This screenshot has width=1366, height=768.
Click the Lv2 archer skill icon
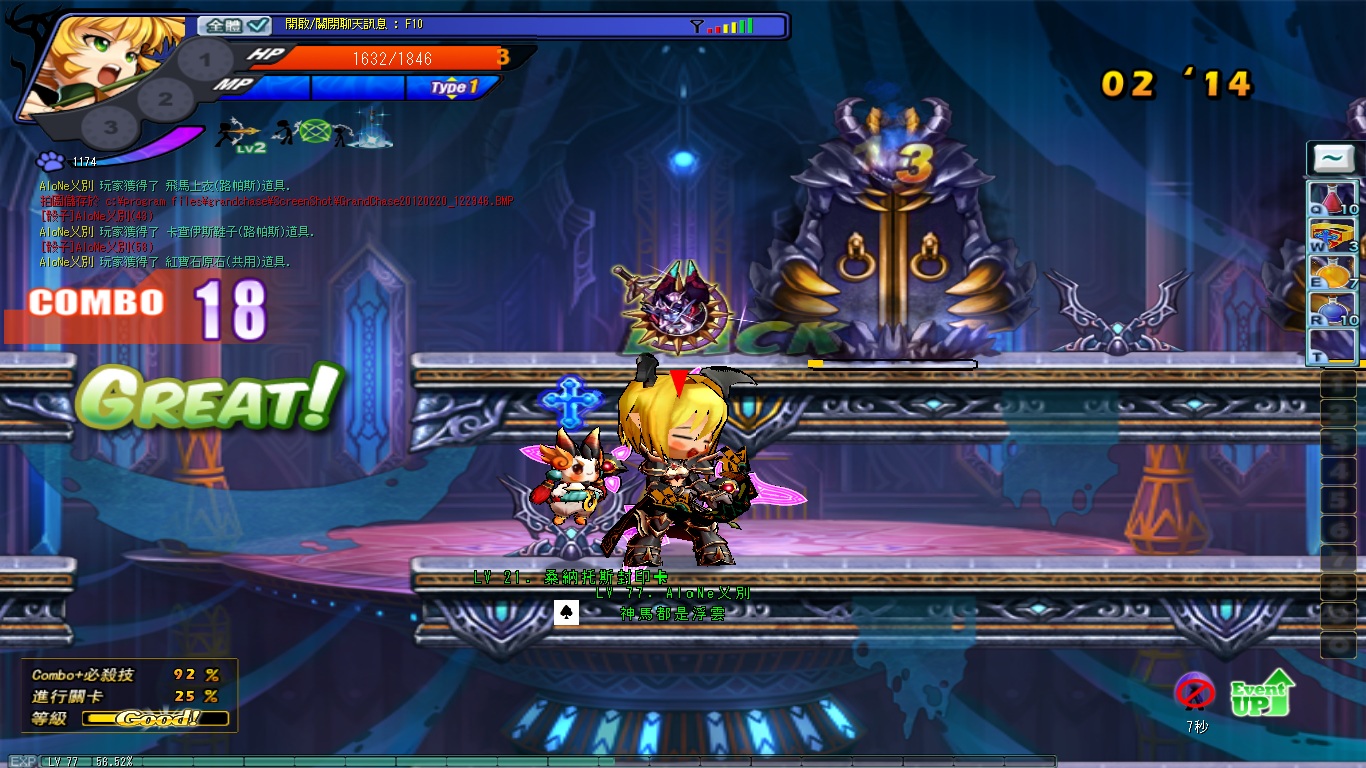(238, 133)
